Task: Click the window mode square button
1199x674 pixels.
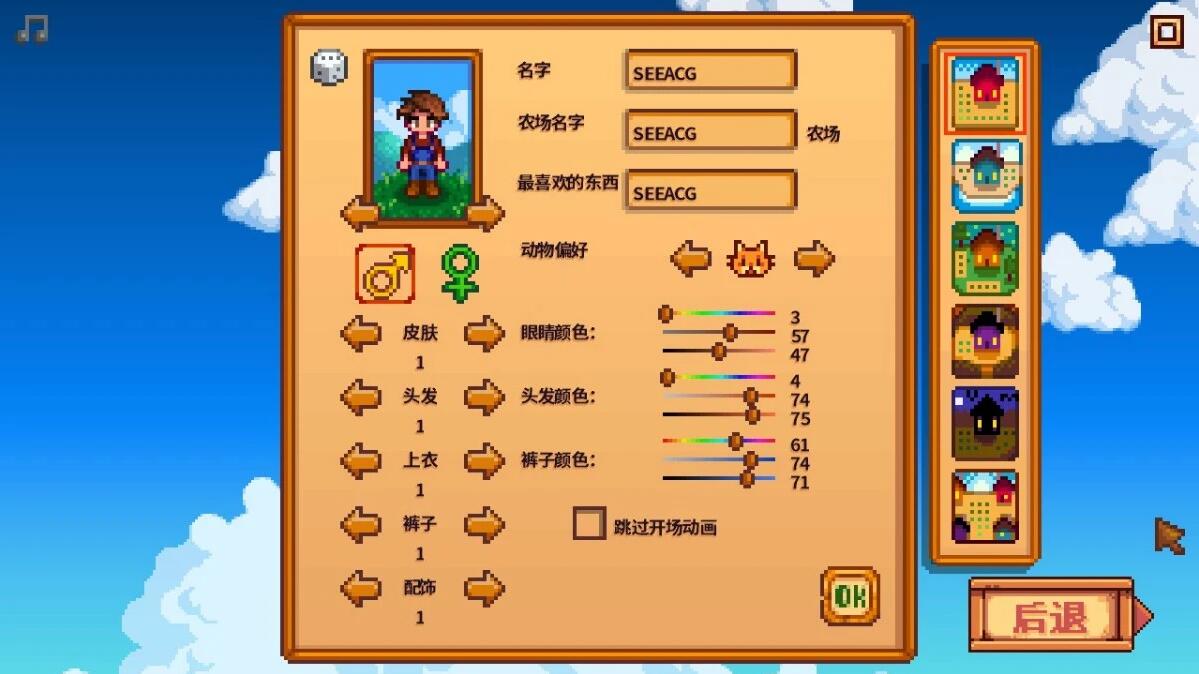Action: (x=1166, y=32)
